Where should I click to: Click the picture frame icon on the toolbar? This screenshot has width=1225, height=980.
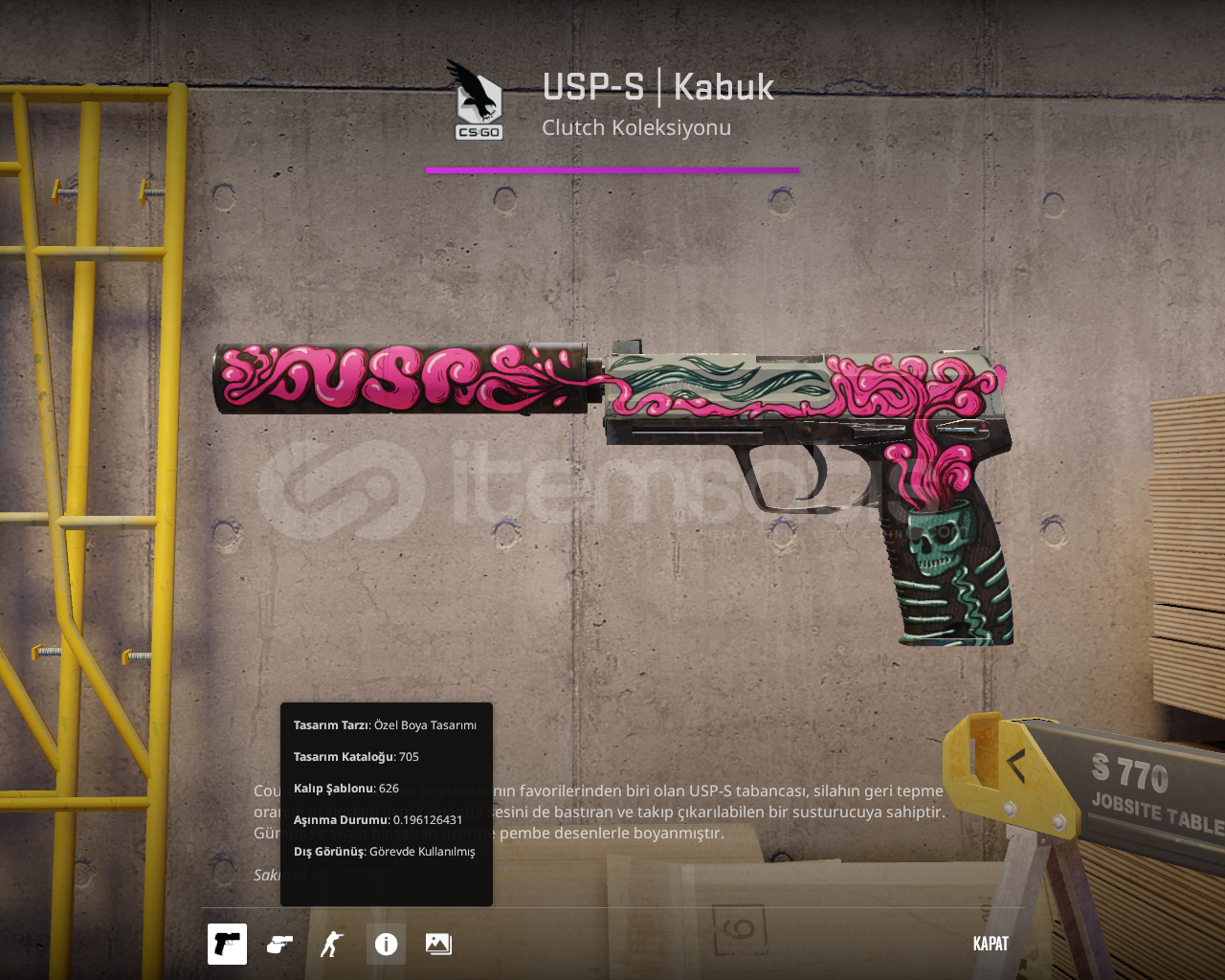[438, 943]
